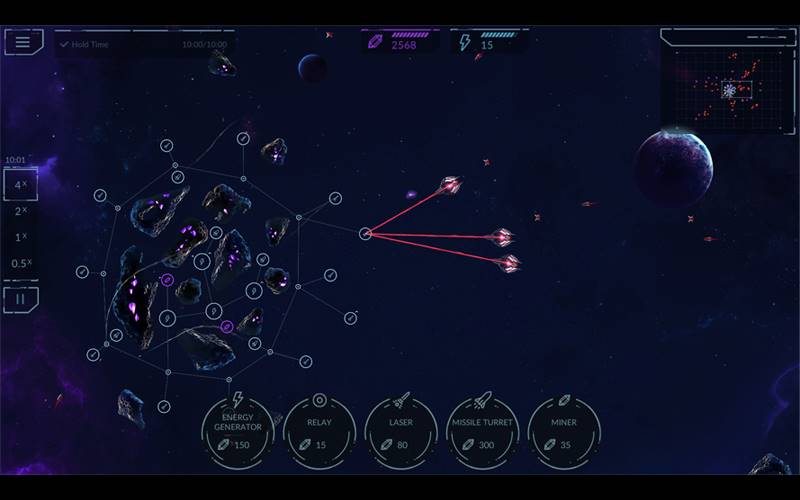Click the minimap in the corner
Screen dimensions: 800x500
tap(727, 88)
